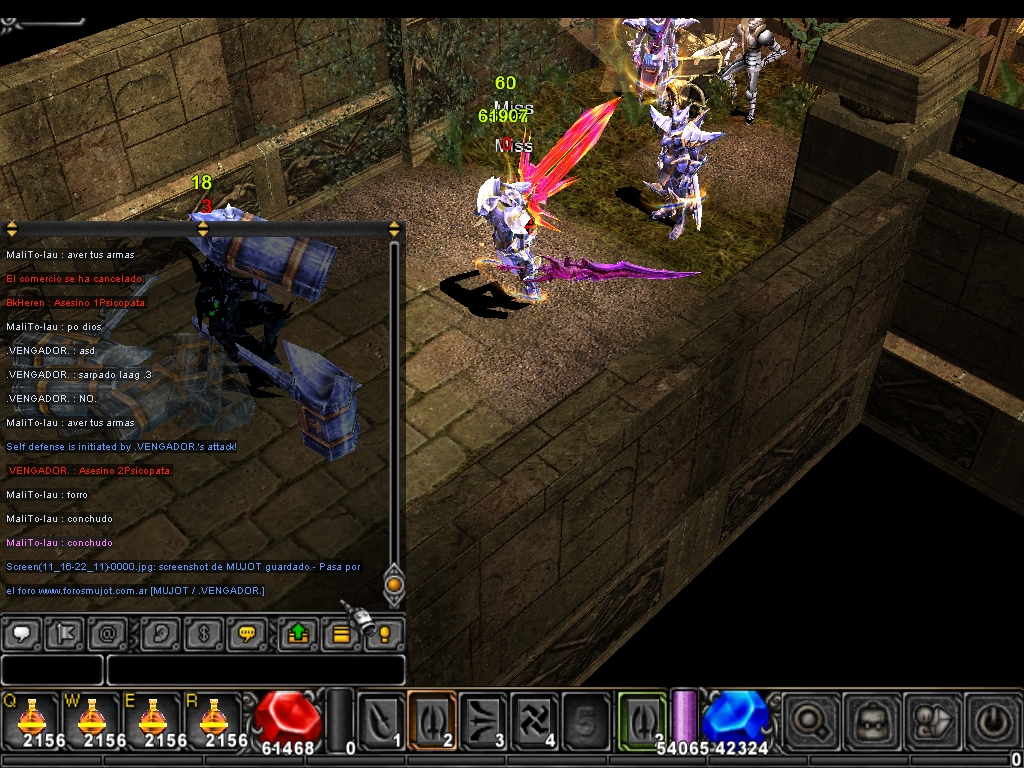This screenshot has height=768, width=1024.
Task: Click the party chat flag button
Action: pyautogui.click(x=66, y=634)
